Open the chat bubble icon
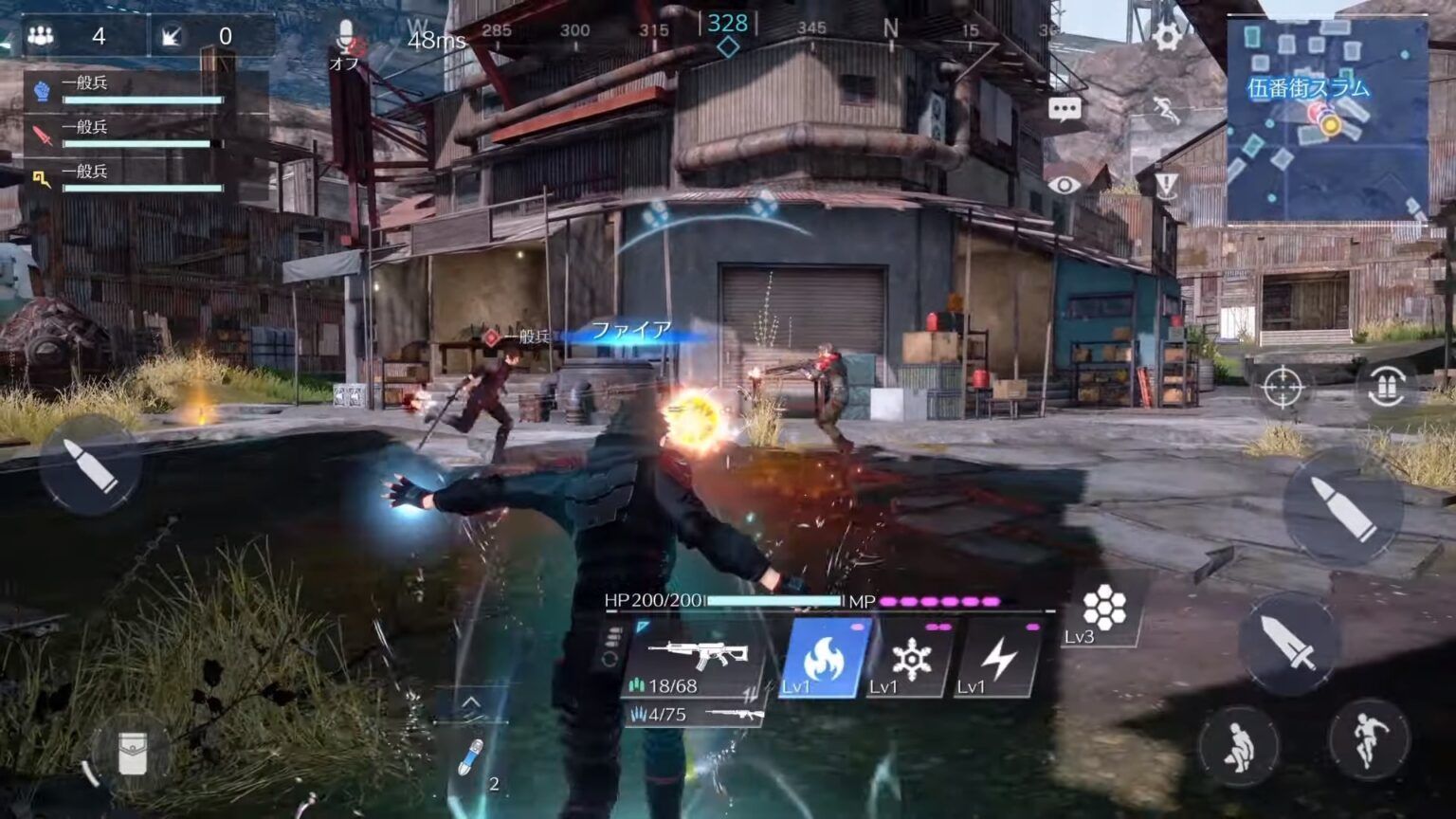1456x819 pixels. 1065,109
